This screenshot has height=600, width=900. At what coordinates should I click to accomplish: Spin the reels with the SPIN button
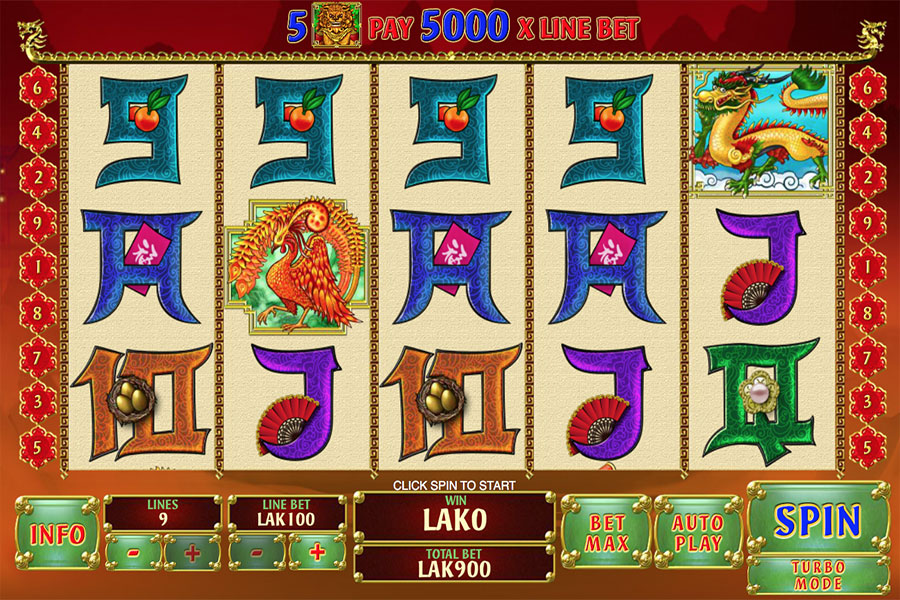point(818,520)
